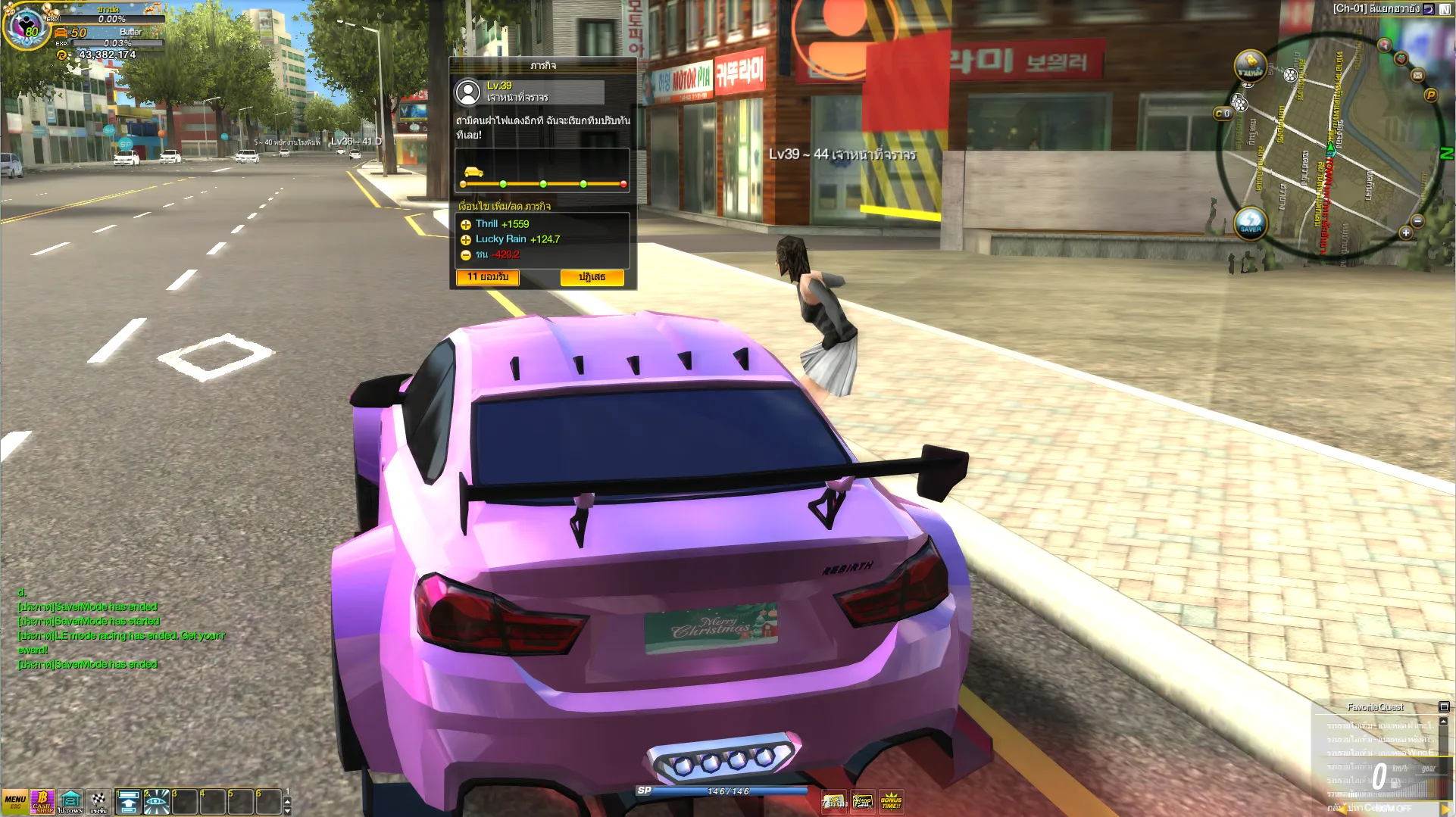Viewport: 1456px width, 817px height.
Task: Collapse the Favorite Quest panel
Action: (1444, 707)
